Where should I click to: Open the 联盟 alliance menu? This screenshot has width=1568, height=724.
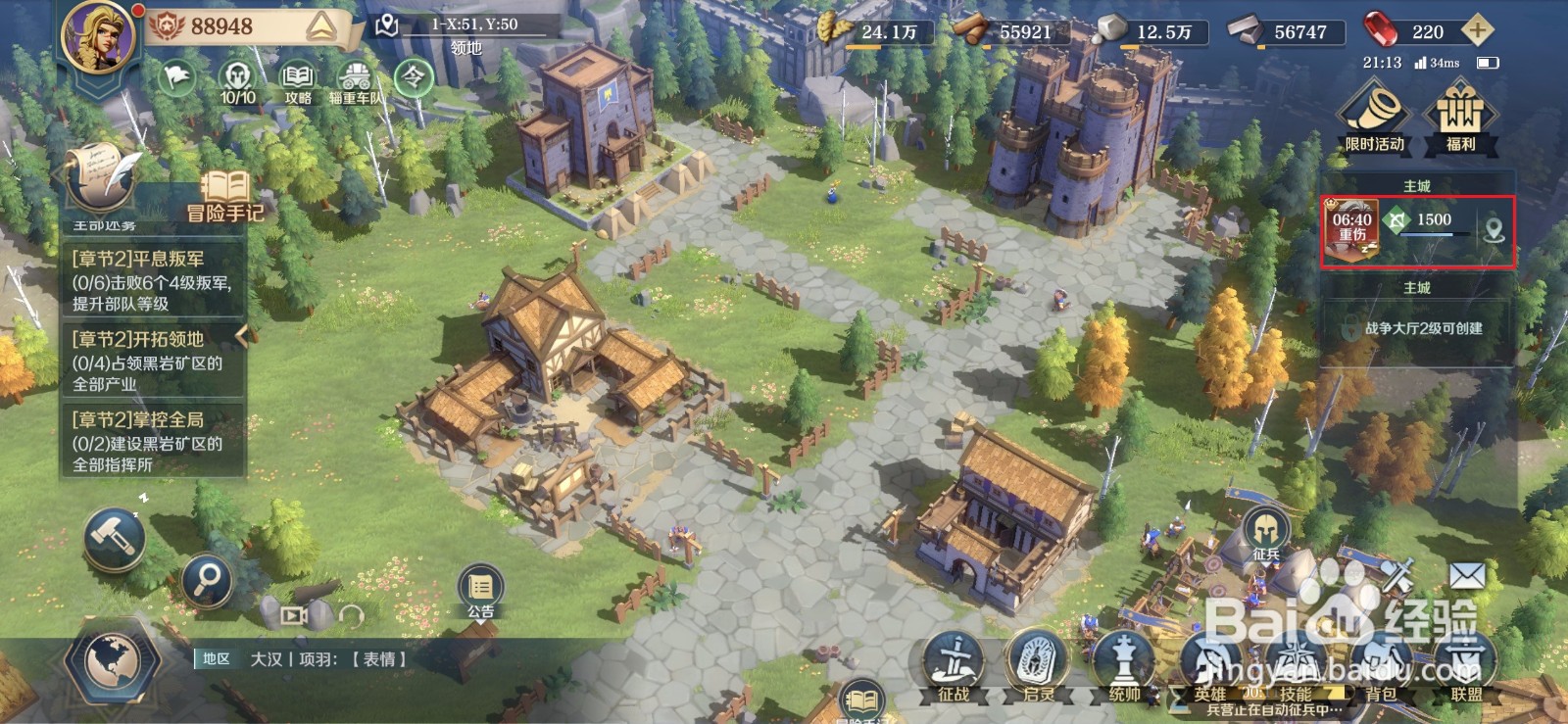point(1466,666)
